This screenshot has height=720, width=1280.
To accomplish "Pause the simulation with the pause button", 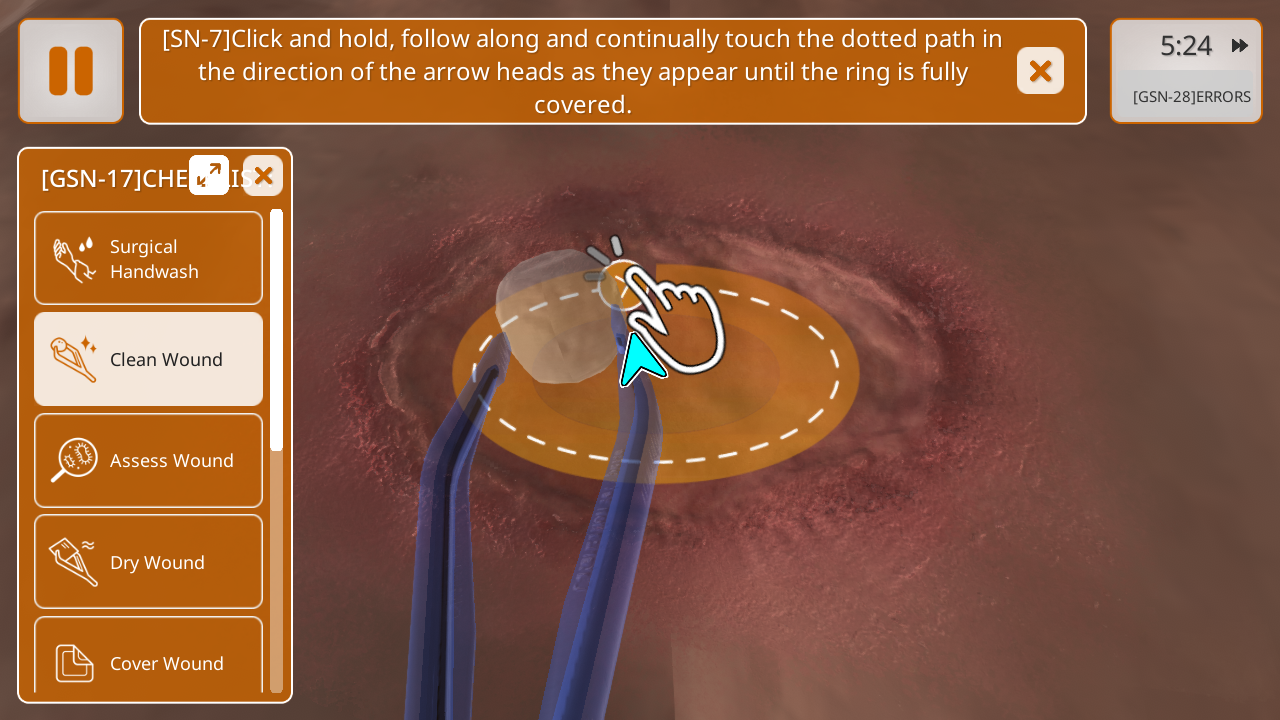I will click(x=71, y=71).
